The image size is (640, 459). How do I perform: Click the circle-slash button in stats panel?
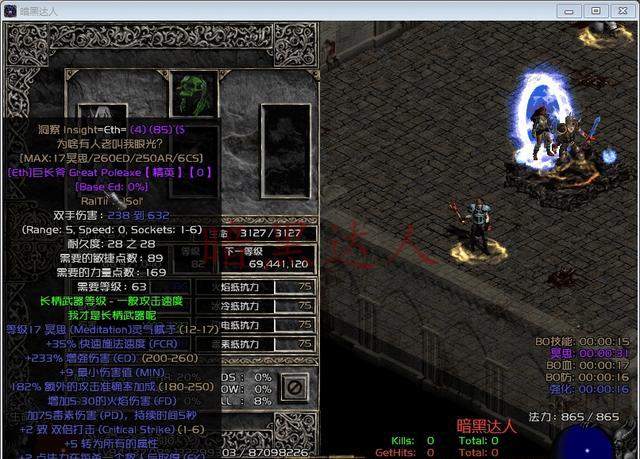click(293, 385)
